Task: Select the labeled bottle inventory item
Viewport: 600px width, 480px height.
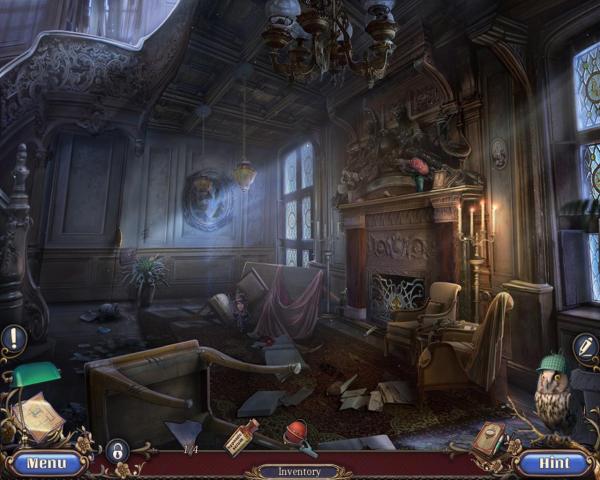Action: click(241, 437)
